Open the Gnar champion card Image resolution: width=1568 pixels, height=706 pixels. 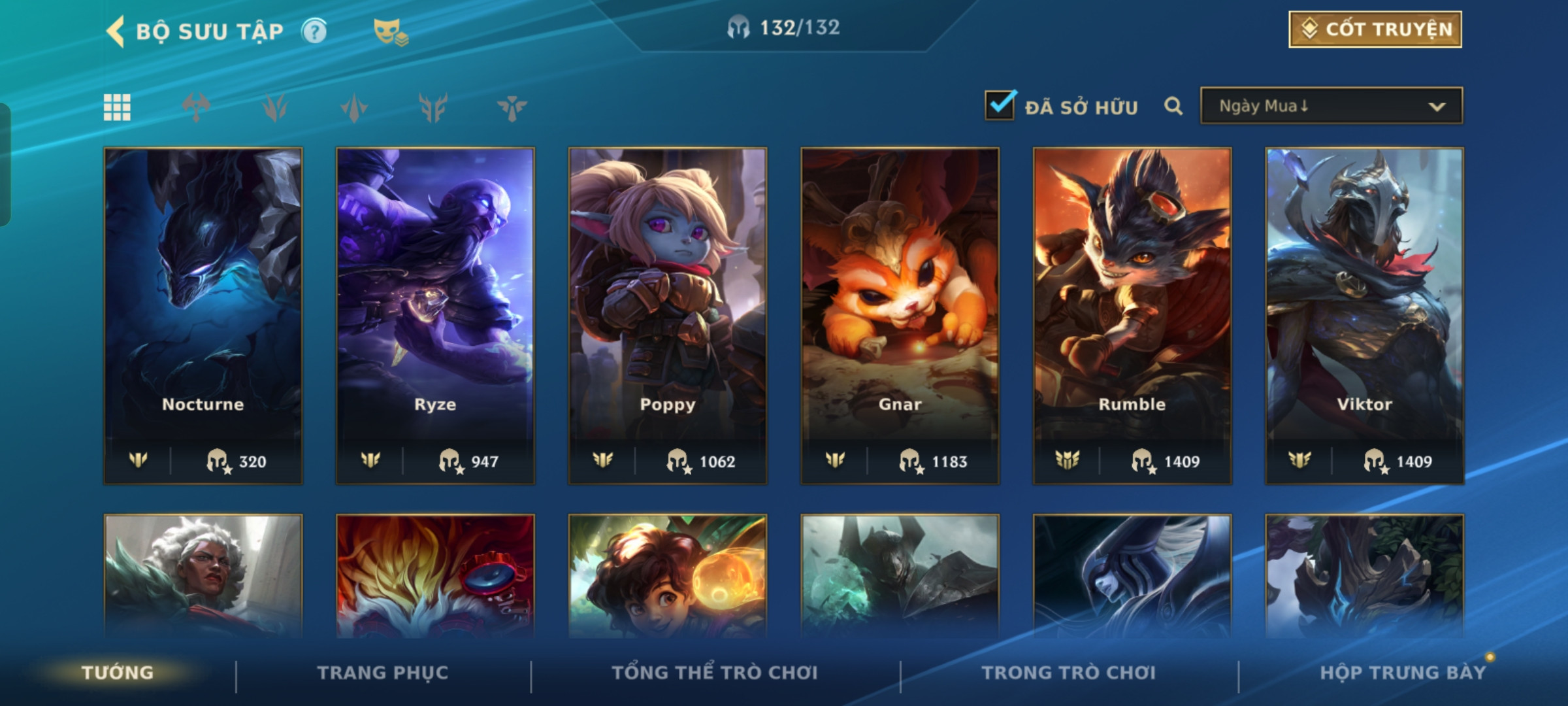900,315
